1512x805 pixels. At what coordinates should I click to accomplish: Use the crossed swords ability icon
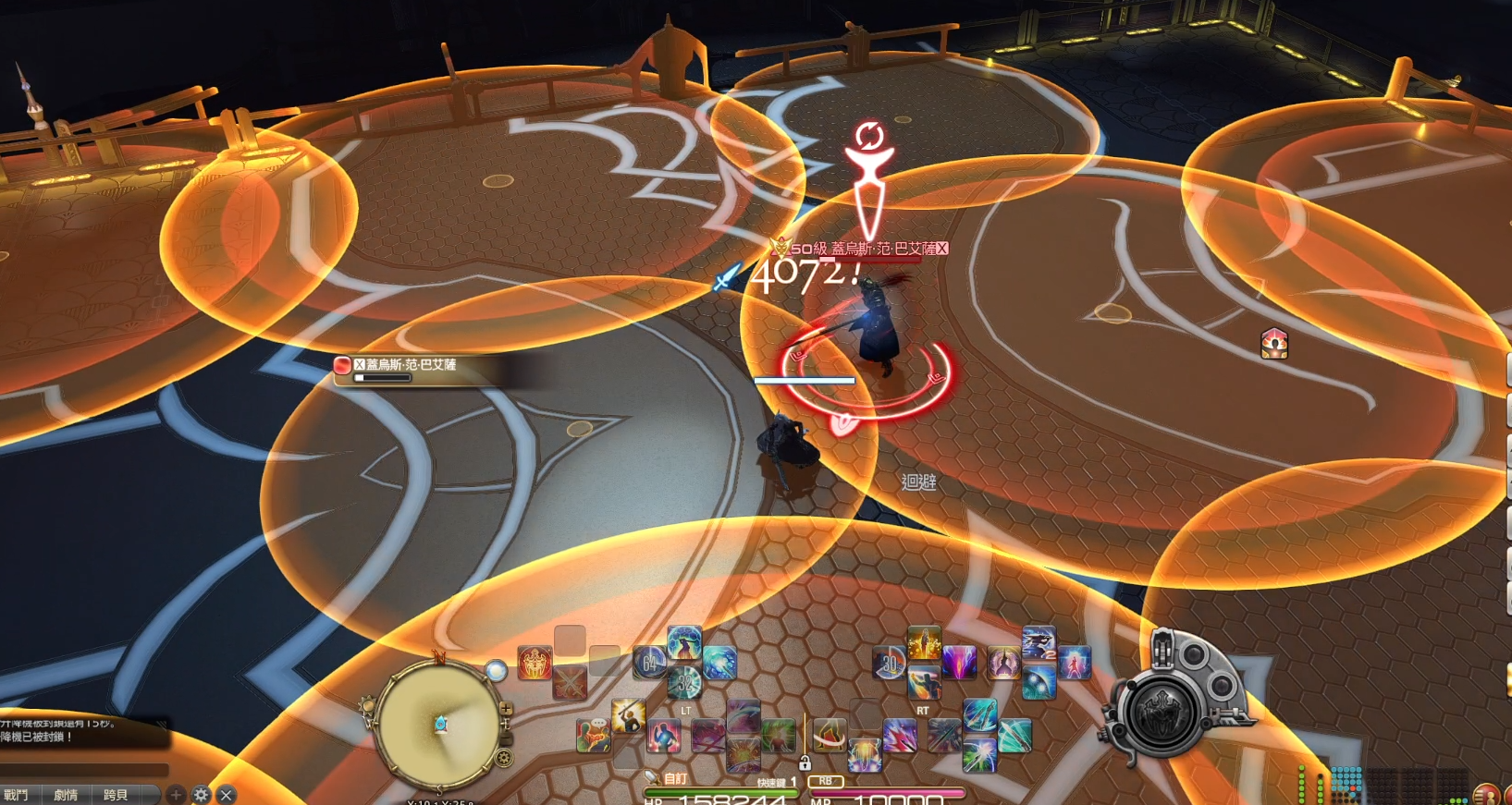point(570,683)
